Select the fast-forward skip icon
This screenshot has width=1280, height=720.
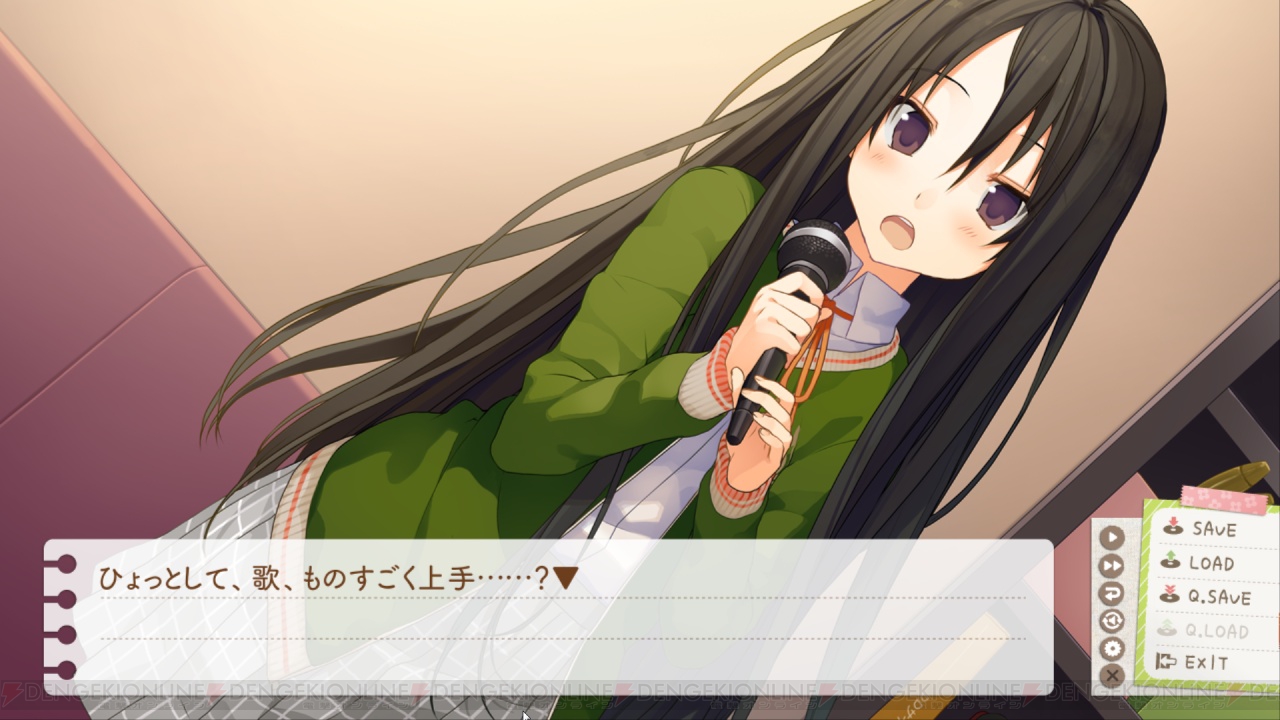coord(1112,566)
